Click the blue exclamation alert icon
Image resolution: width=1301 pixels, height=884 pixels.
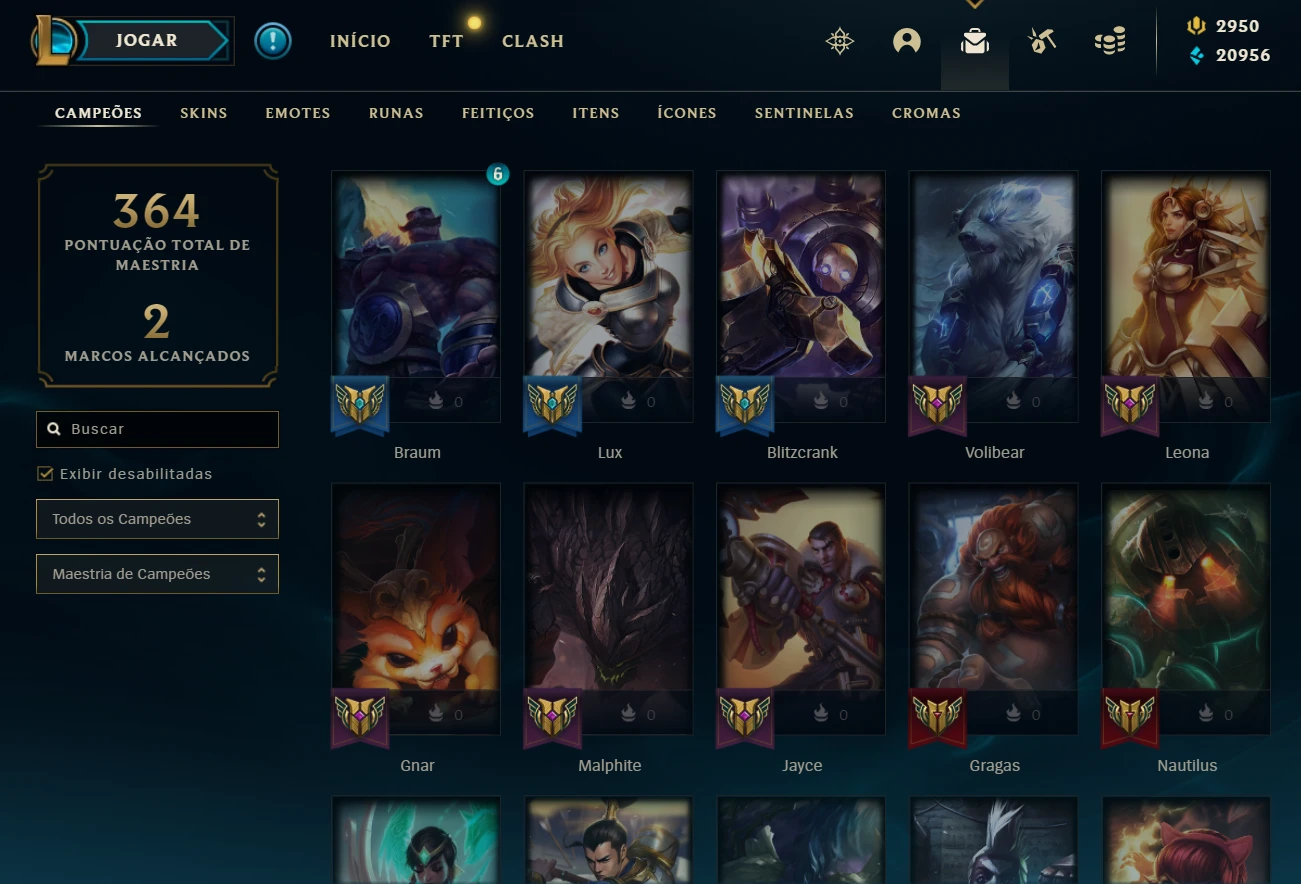coord(272,41)
